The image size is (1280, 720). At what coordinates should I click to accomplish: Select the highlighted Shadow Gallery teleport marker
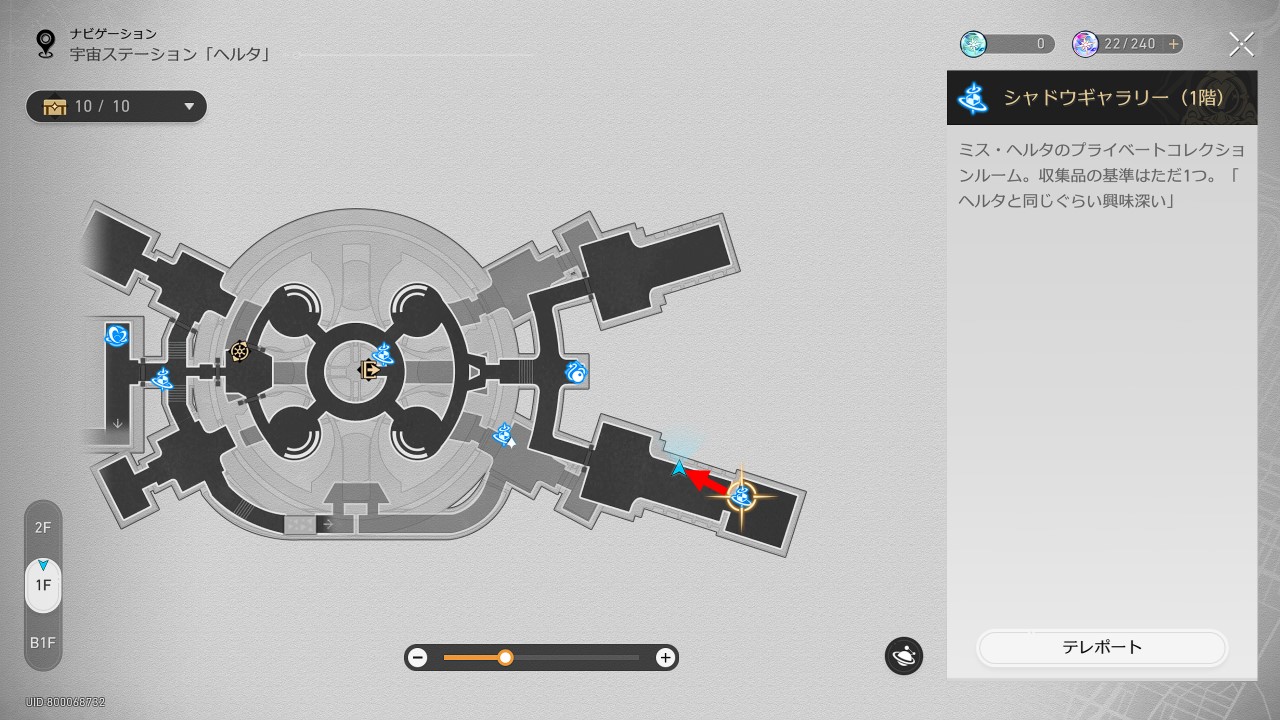click(x=741, y=495)
